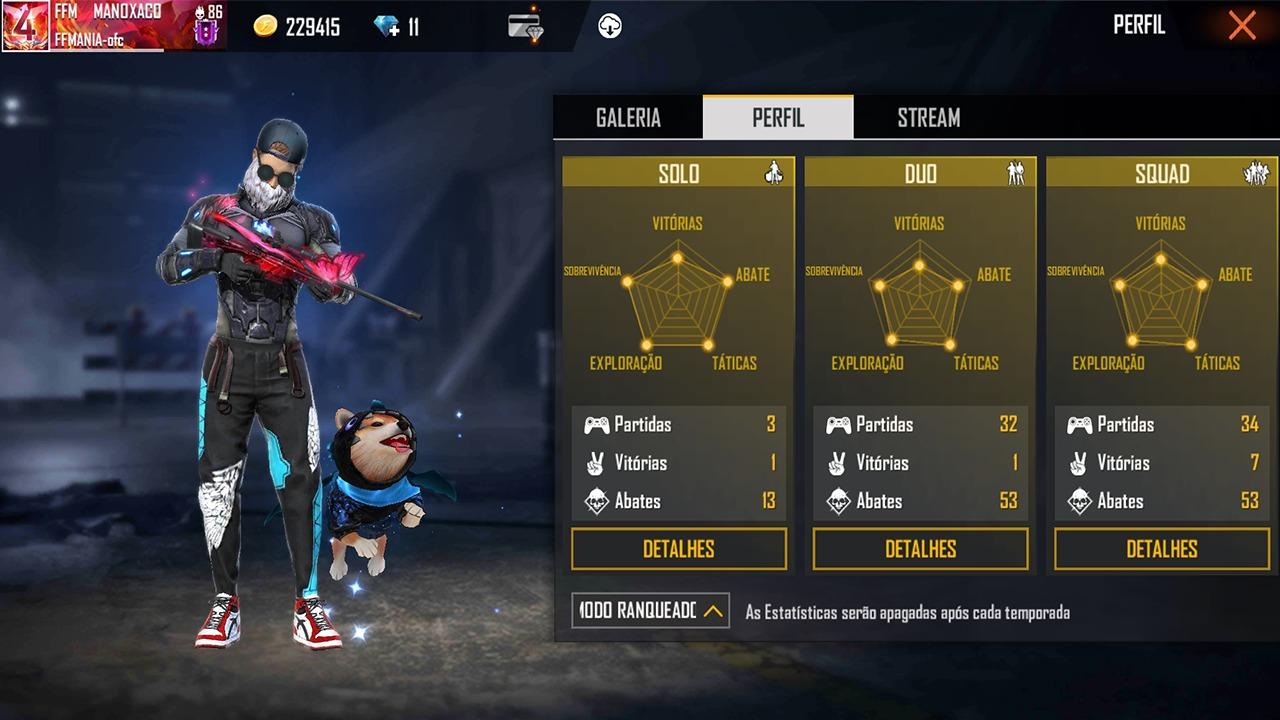Open Duo mode Detalhes
Viewport: 1280px width, 720px height.
[920, 549]
